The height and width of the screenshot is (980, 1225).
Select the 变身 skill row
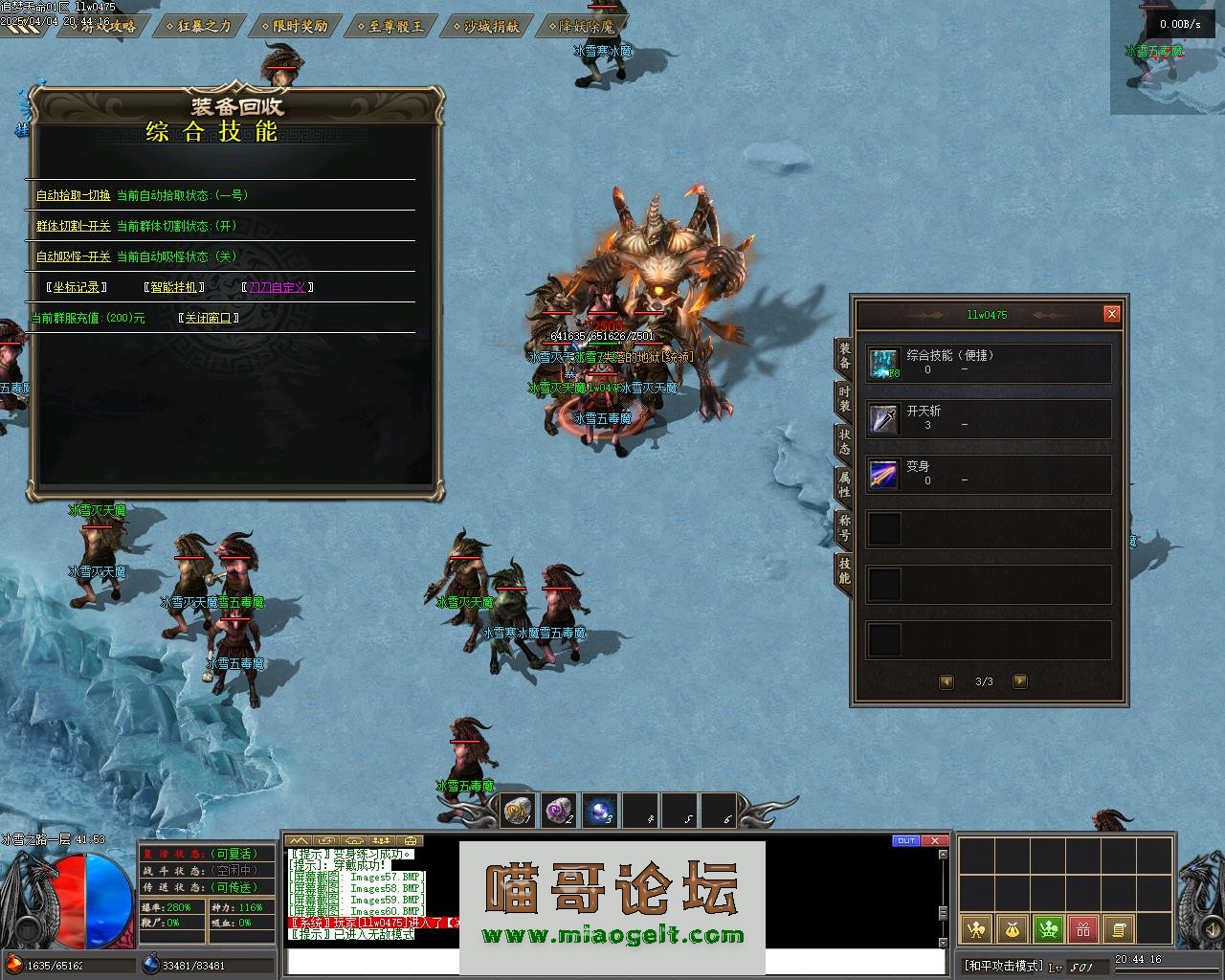(988, 474)
